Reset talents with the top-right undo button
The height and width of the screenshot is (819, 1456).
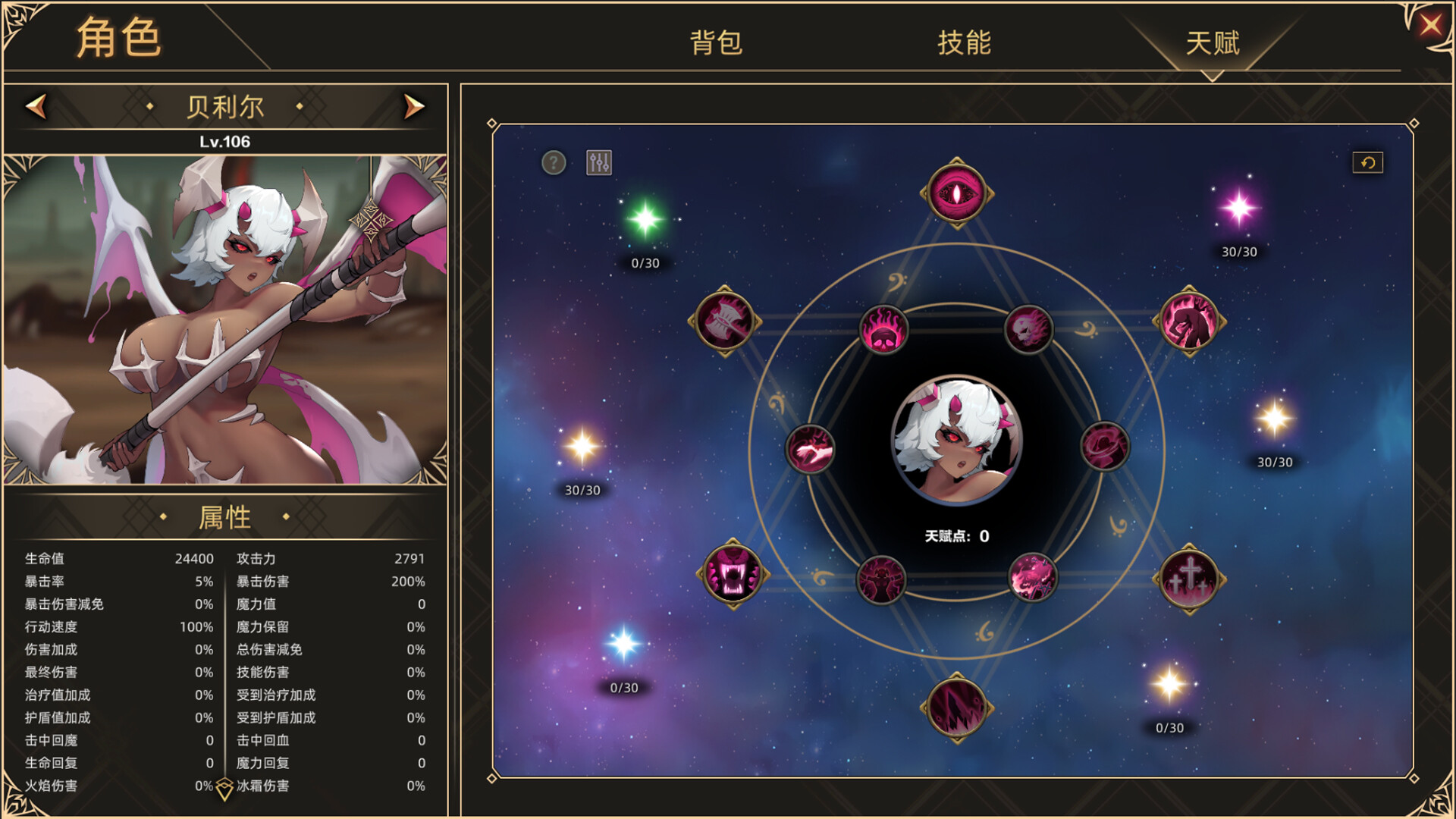[1367, 162]
